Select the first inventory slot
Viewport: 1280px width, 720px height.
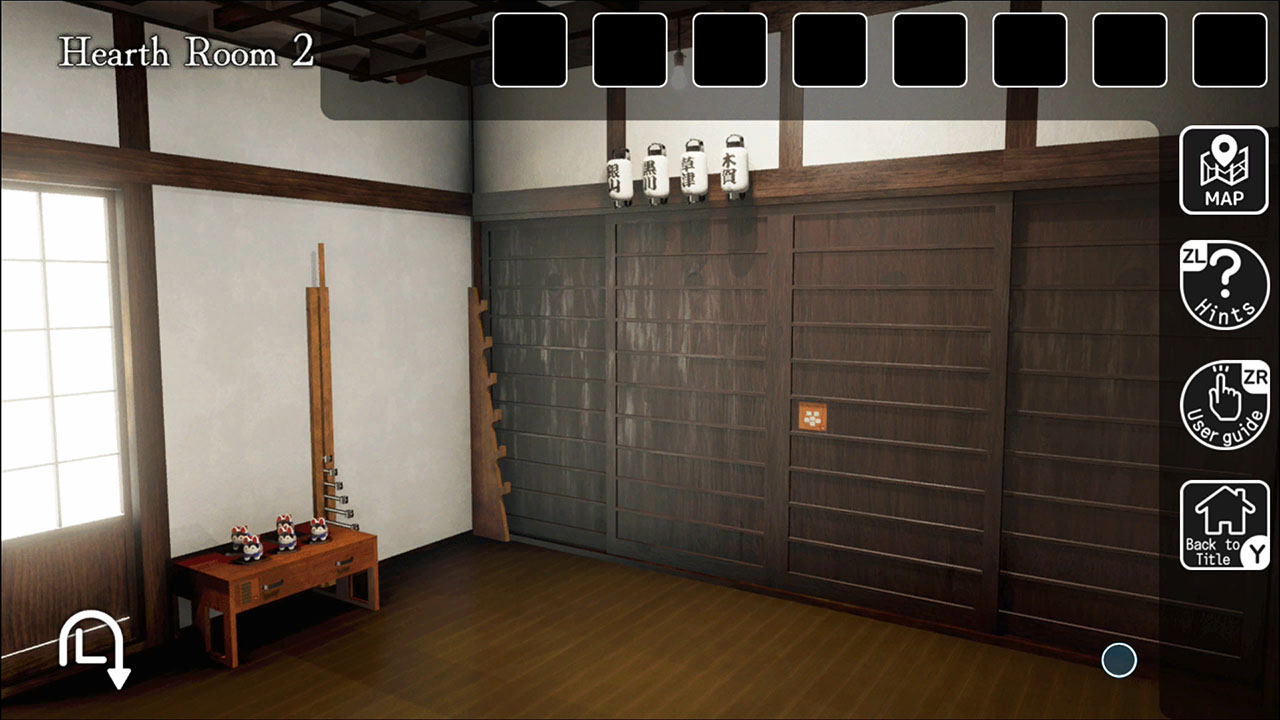click(x=529, y=50)
